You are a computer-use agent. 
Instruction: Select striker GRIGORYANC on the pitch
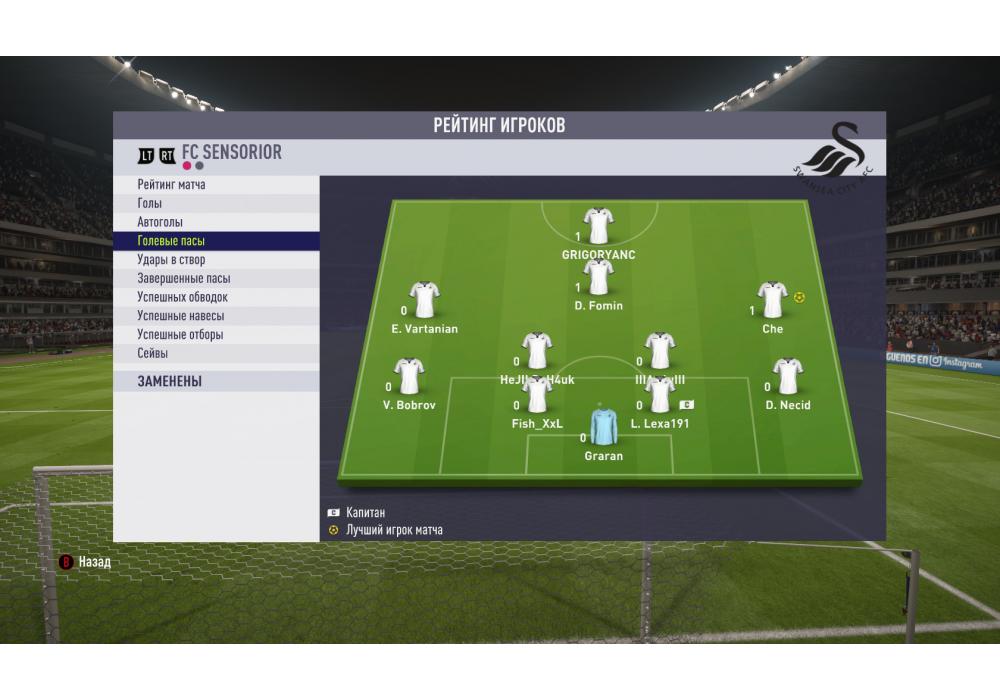598,227
